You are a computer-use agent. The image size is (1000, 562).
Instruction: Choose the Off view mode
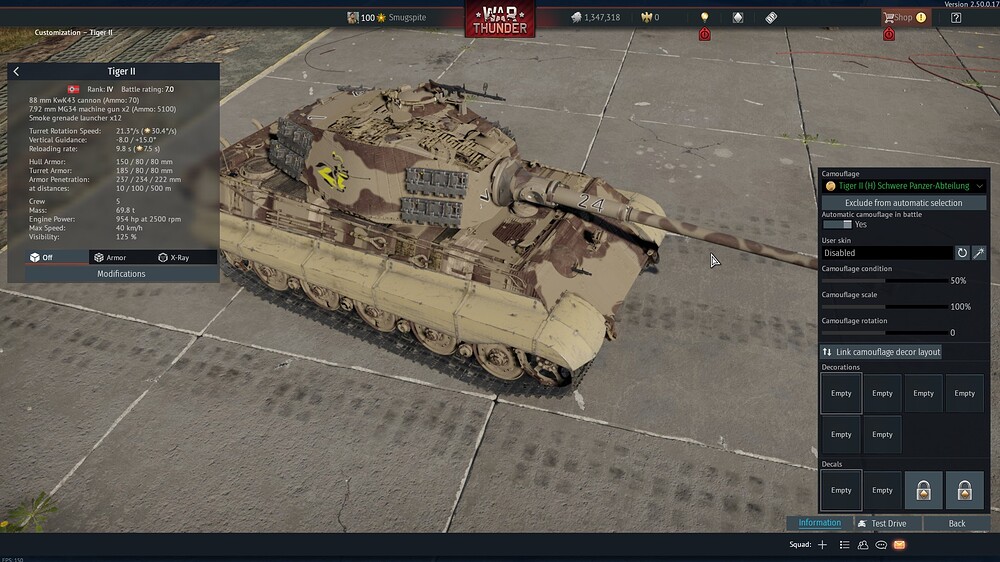(42, 257)
